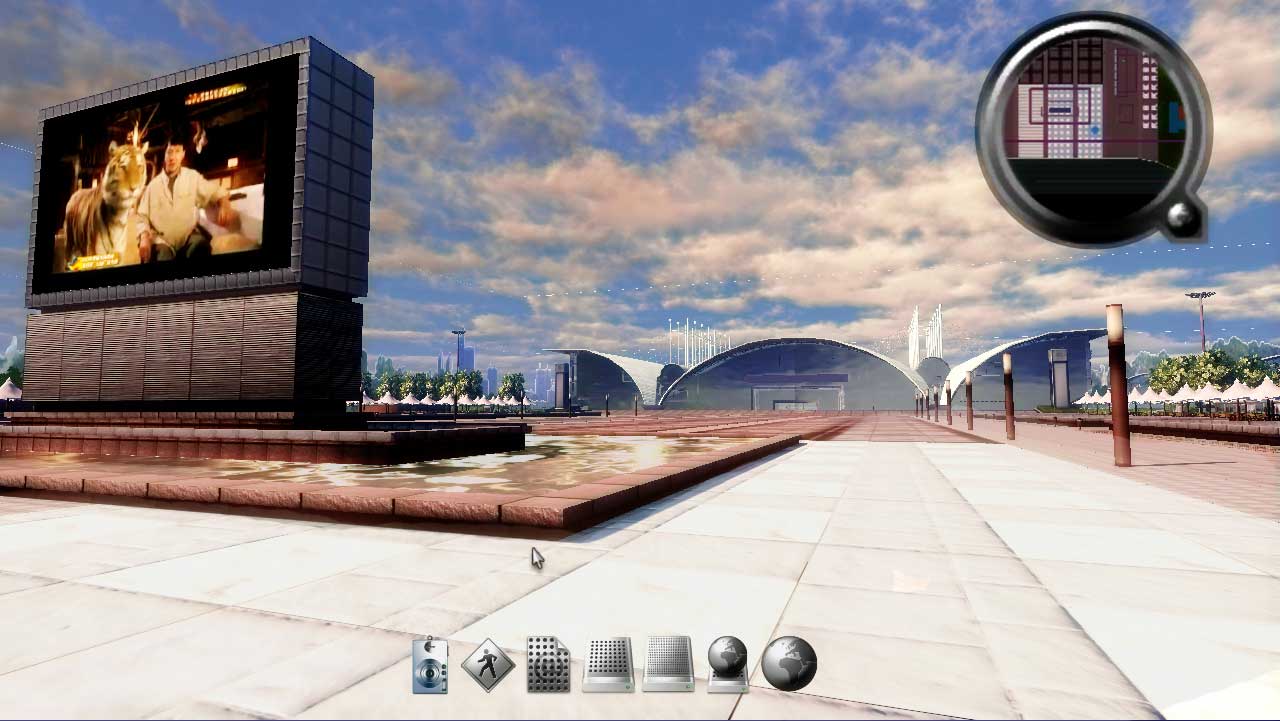
Task: Open the large globe icon
Action: 789,664
